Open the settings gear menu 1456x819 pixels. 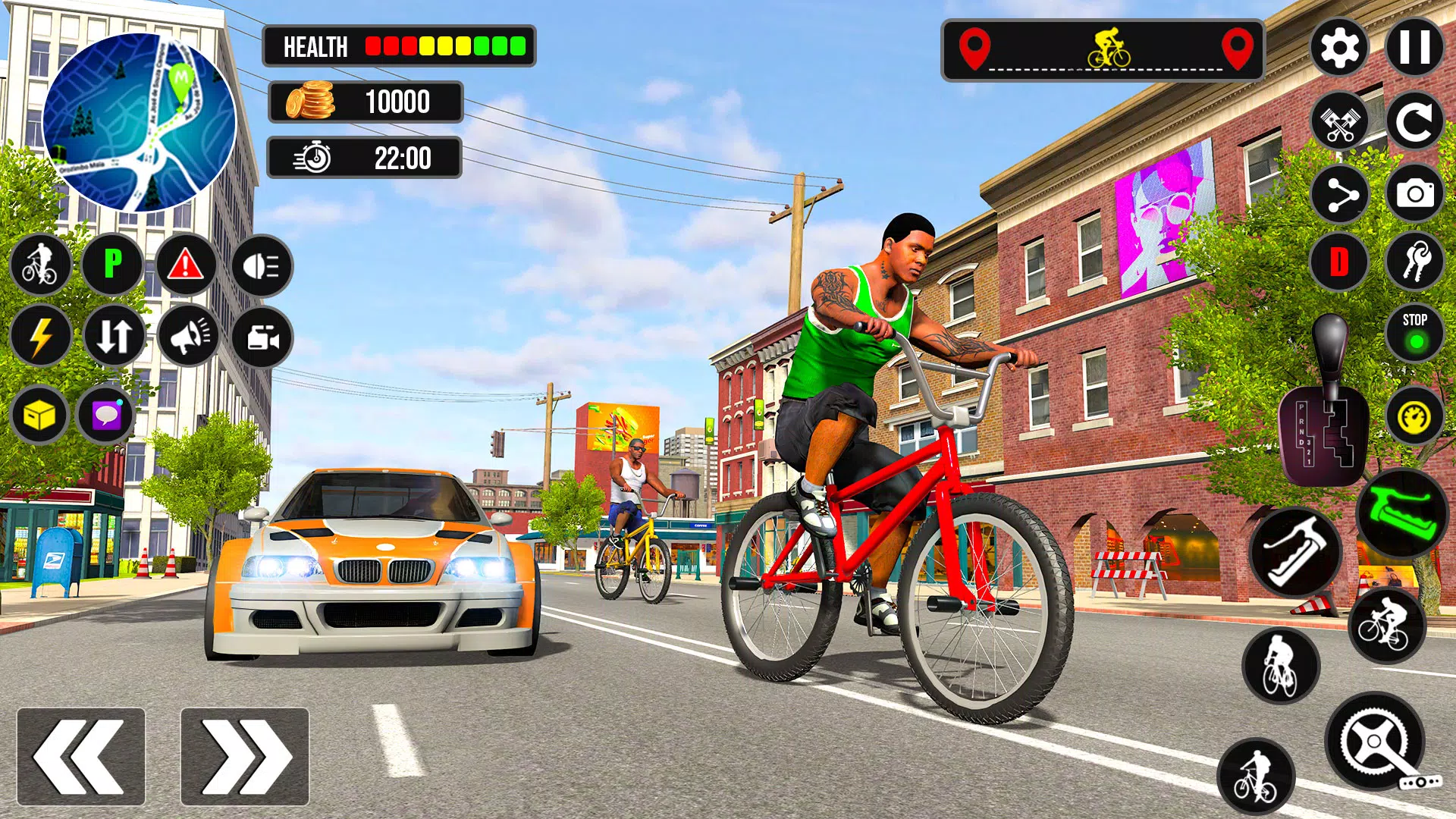tap(1341, 49)
